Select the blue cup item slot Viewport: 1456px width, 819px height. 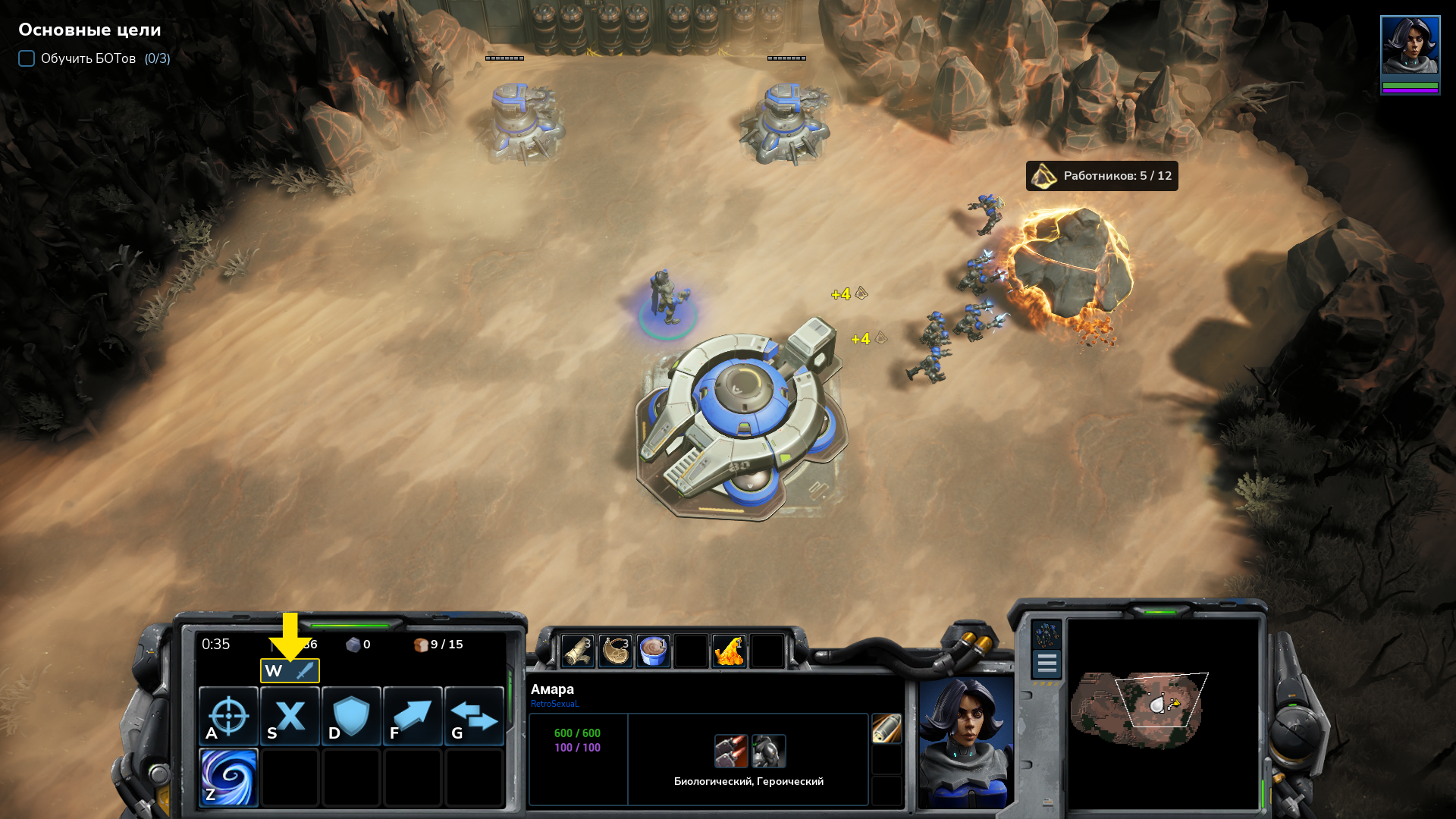tap(653, 651)
